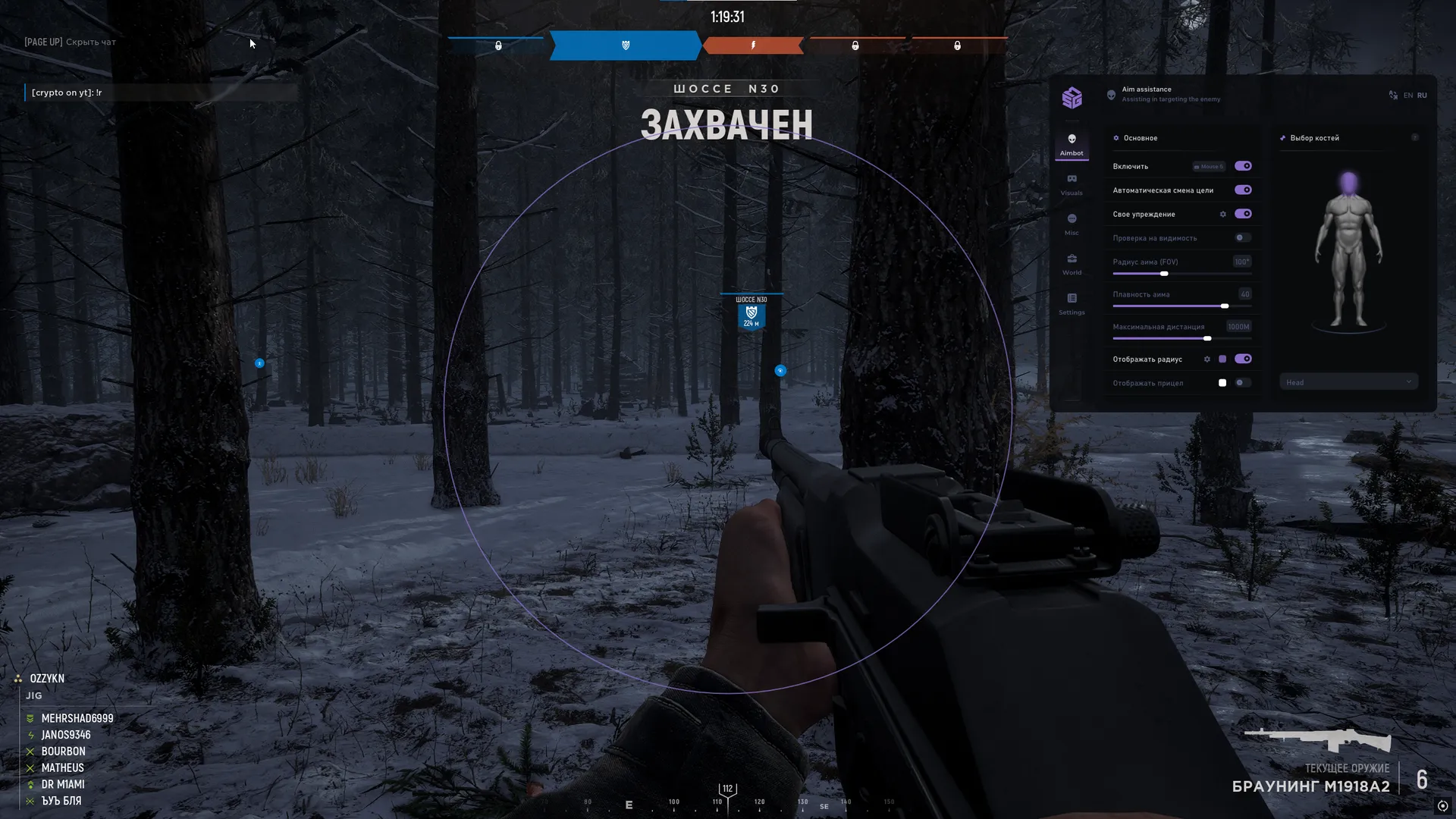
Task: Click the Выбор костей help icon
Action: (1415, 138)
